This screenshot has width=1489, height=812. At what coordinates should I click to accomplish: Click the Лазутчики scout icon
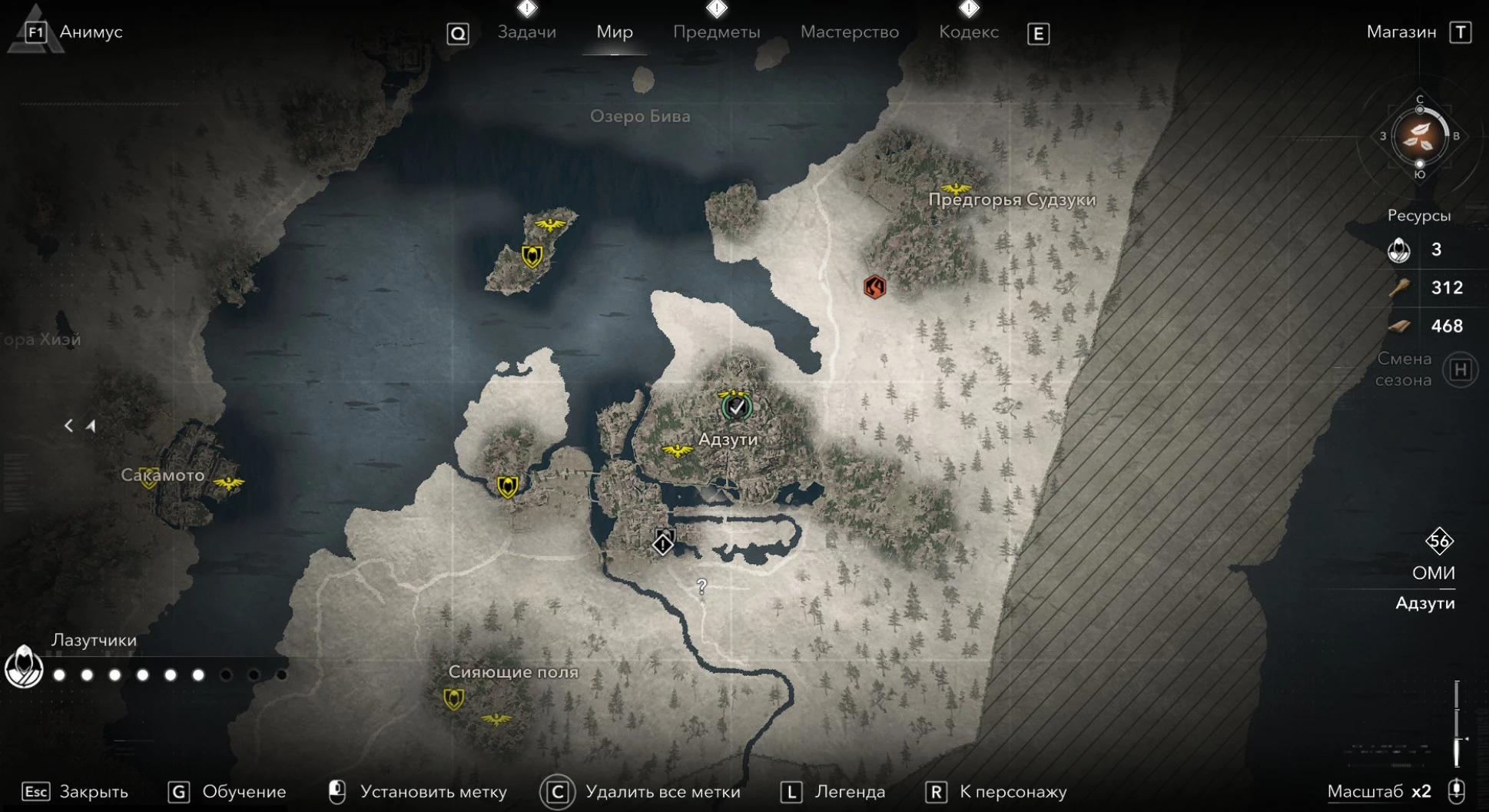pyautogui.click(x=24, y=667)
